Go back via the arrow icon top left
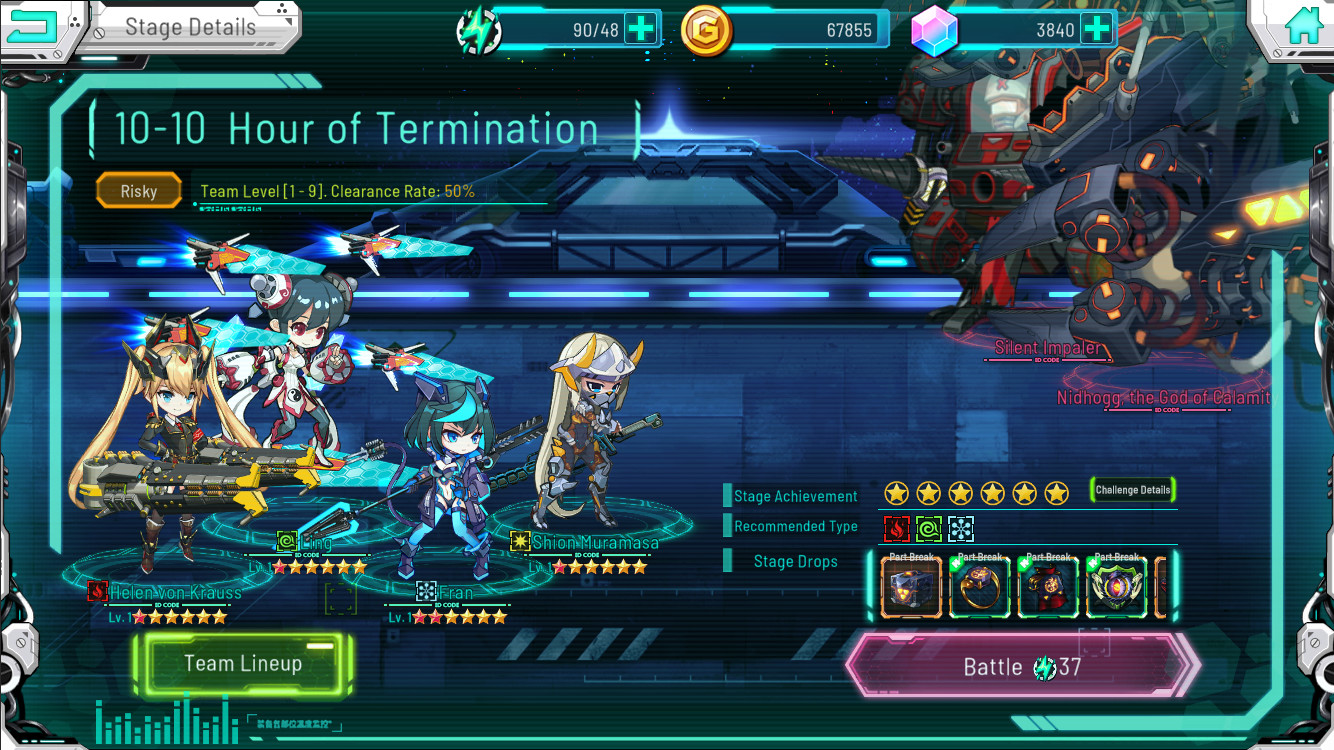Image resolution: width=1334 pixels, height=750 pixels. pos(33,26)
